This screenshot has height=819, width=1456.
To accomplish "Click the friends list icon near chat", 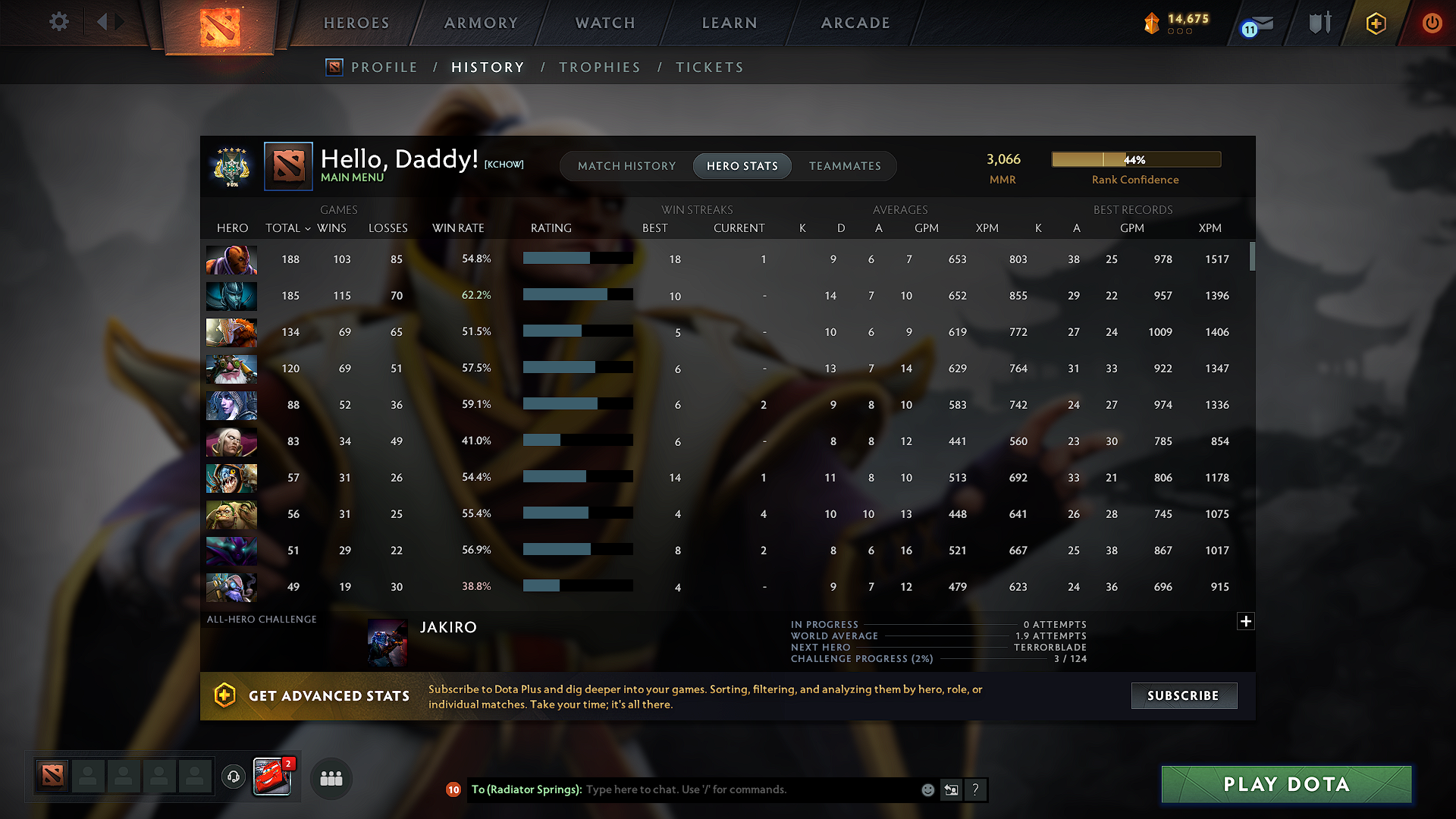I will [x=330, y=778].
